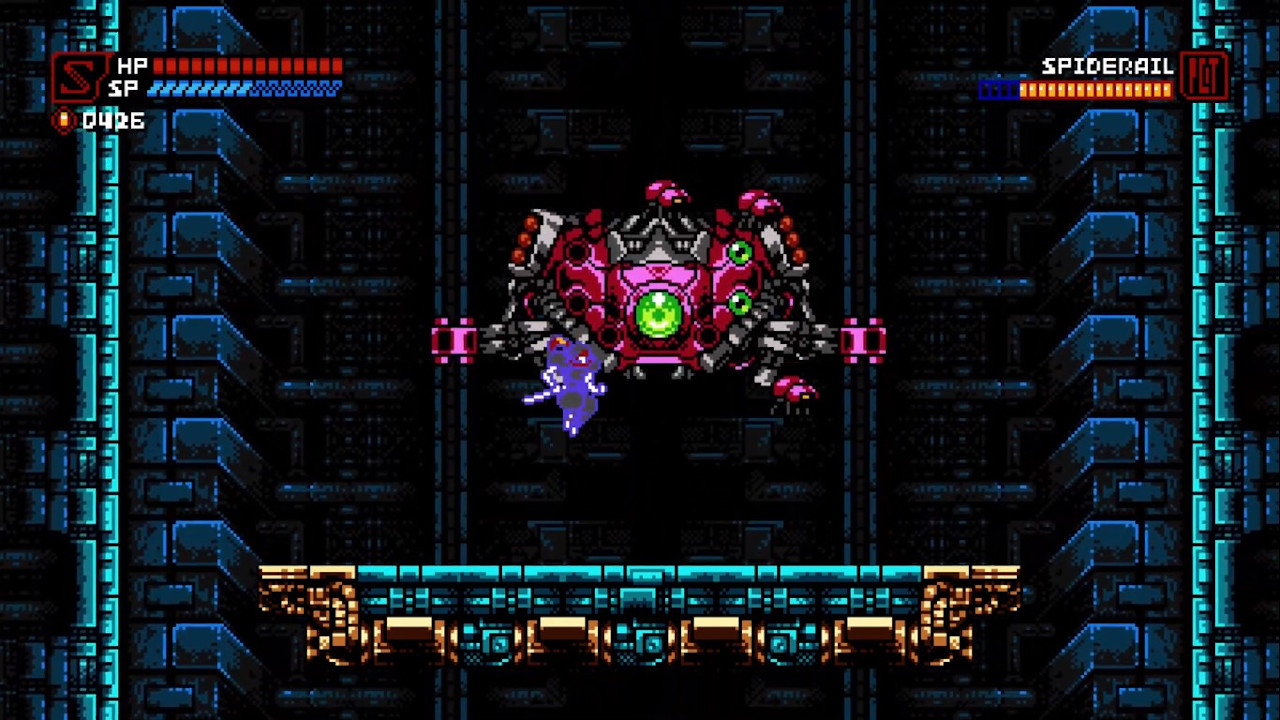Click the red HP health bar

pyautogui.click(x=245, y=66)
